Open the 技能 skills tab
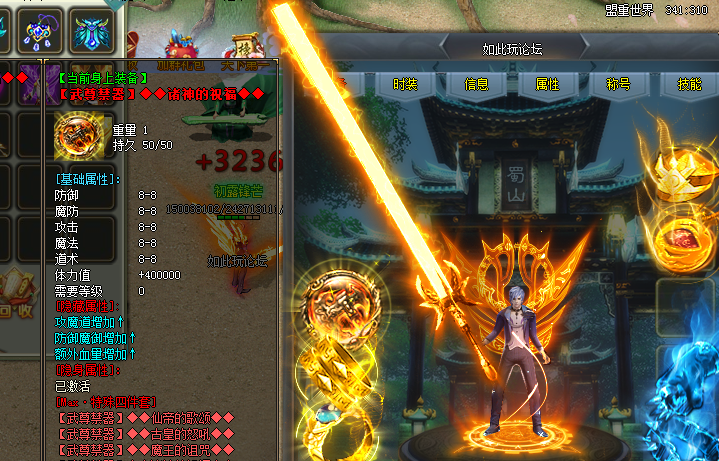Image resolution: width=719 pixels, height=461 pixels. tap(689, 84)
